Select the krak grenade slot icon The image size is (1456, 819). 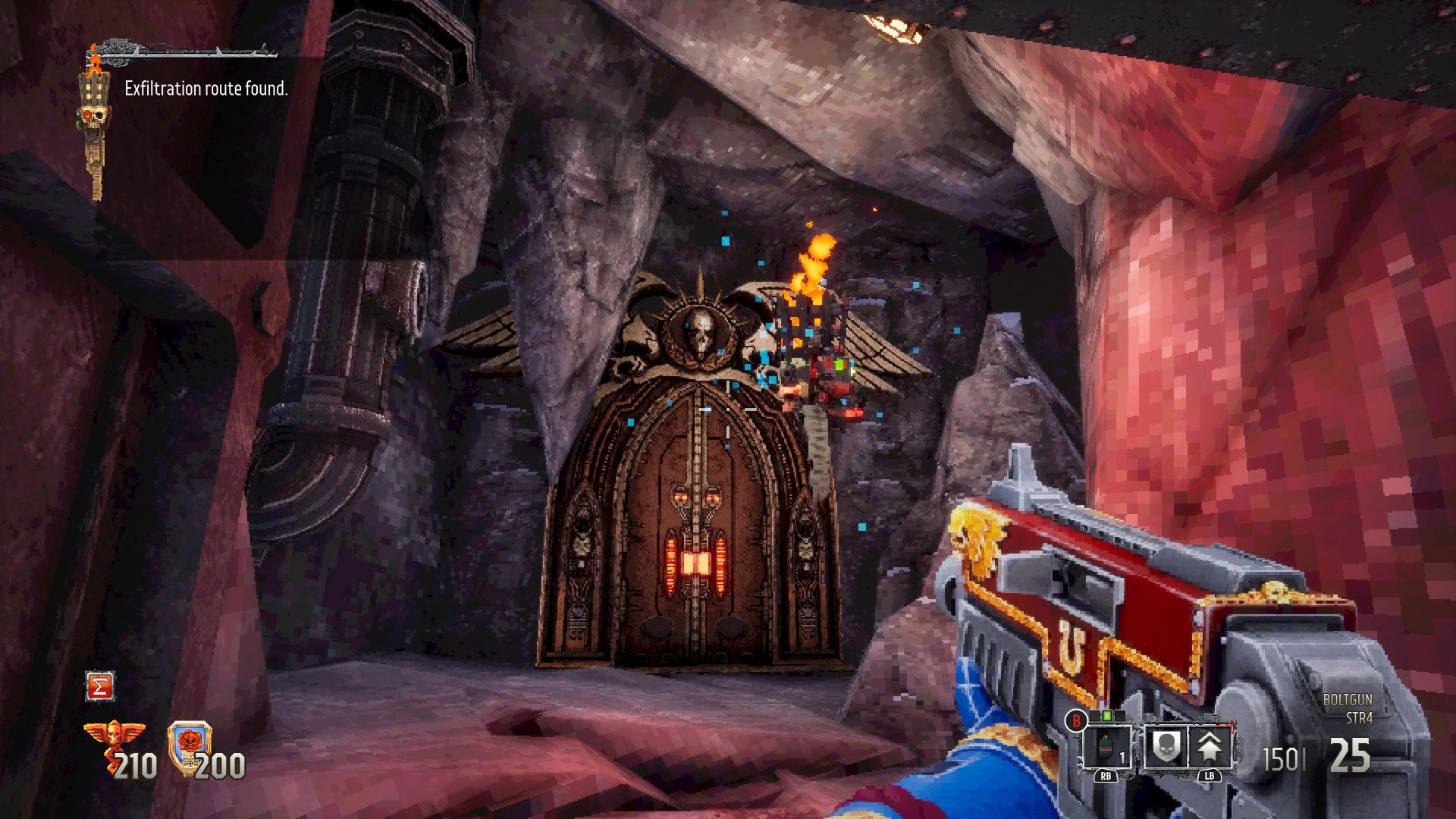pos(1108,748)
